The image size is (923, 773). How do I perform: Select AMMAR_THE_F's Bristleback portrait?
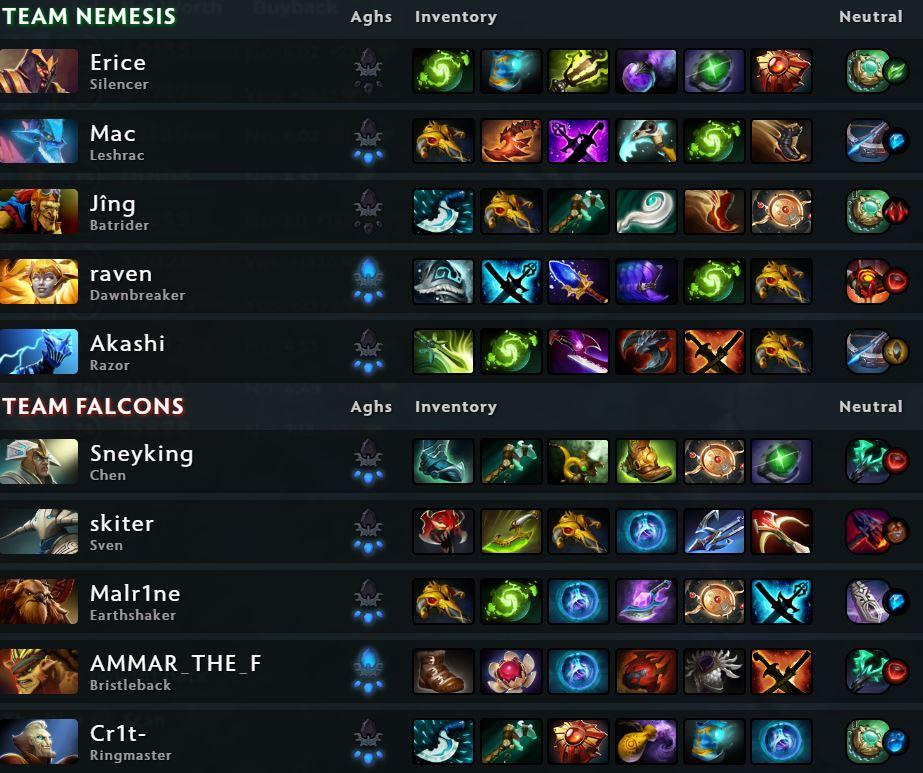(x=39, y=671)
